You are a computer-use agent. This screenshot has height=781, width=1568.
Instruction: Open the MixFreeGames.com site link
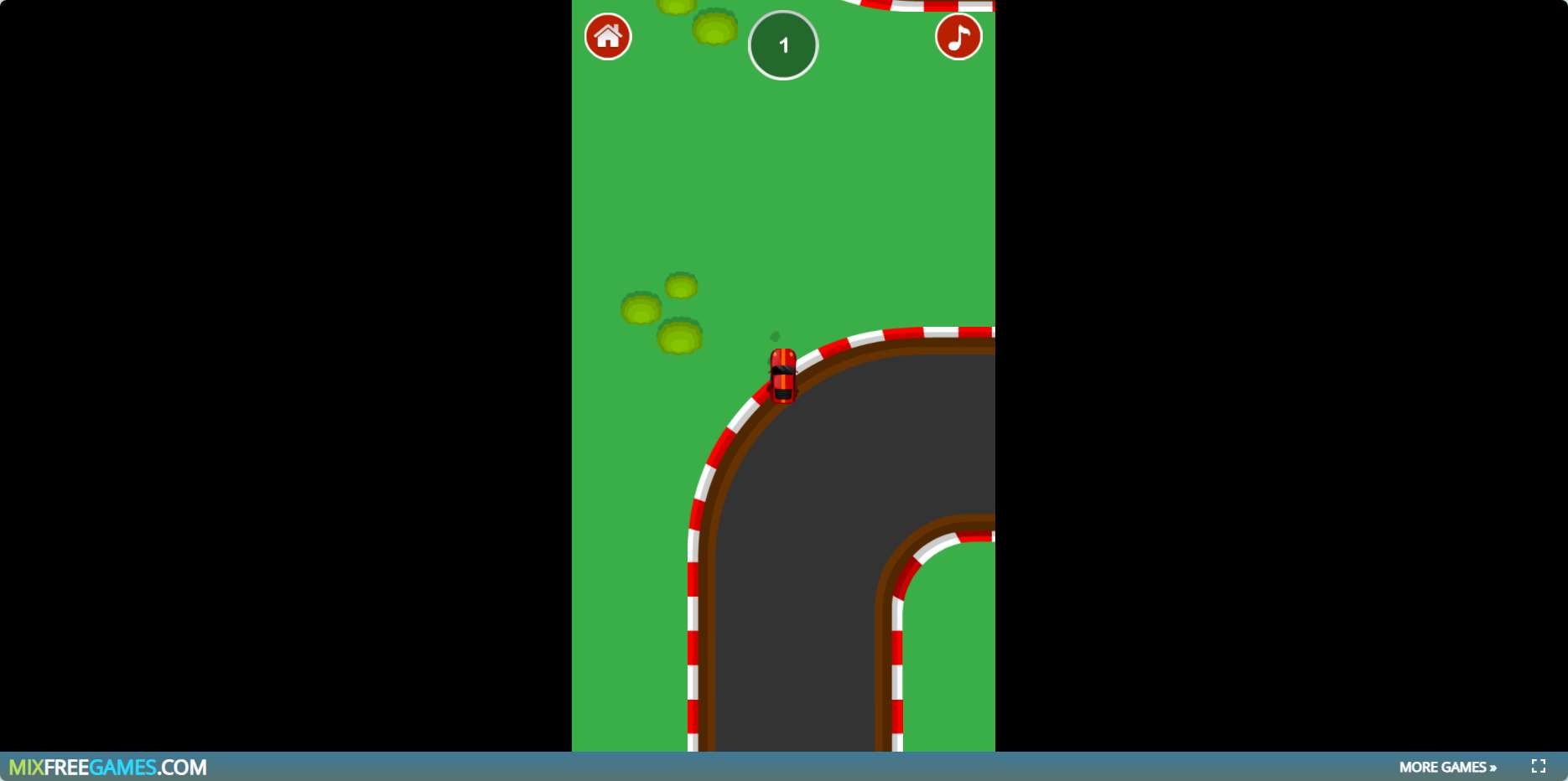108,767
